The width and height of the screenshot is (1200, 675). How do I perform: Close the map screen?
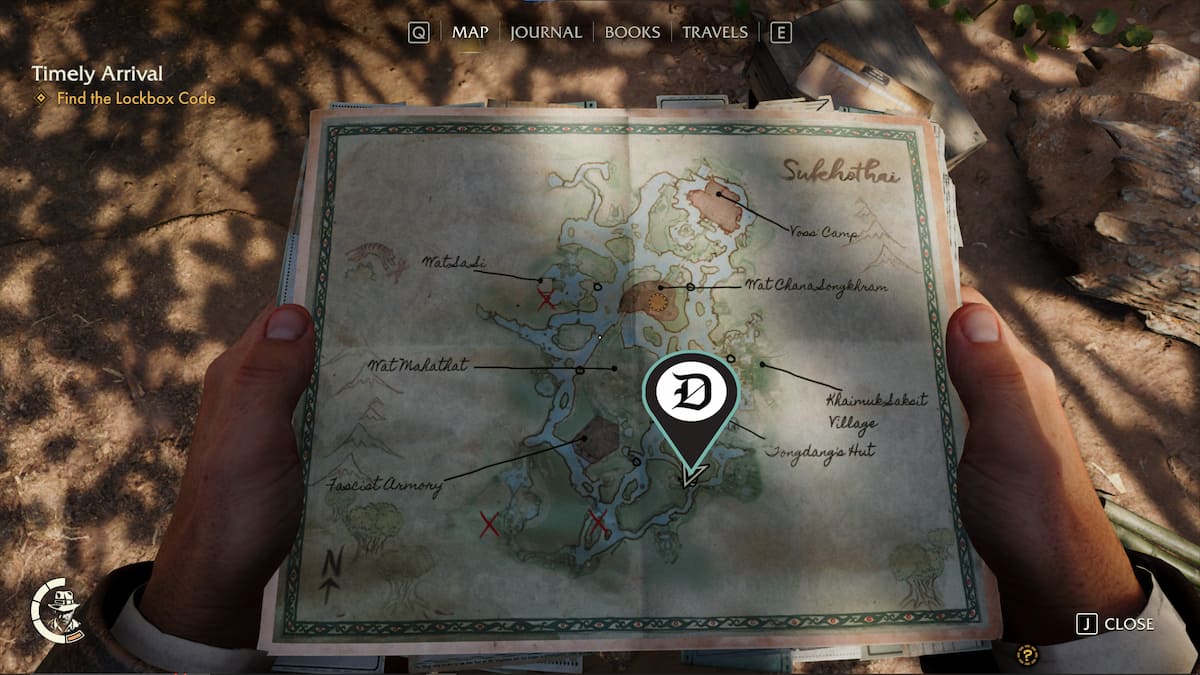[1115, 624]
